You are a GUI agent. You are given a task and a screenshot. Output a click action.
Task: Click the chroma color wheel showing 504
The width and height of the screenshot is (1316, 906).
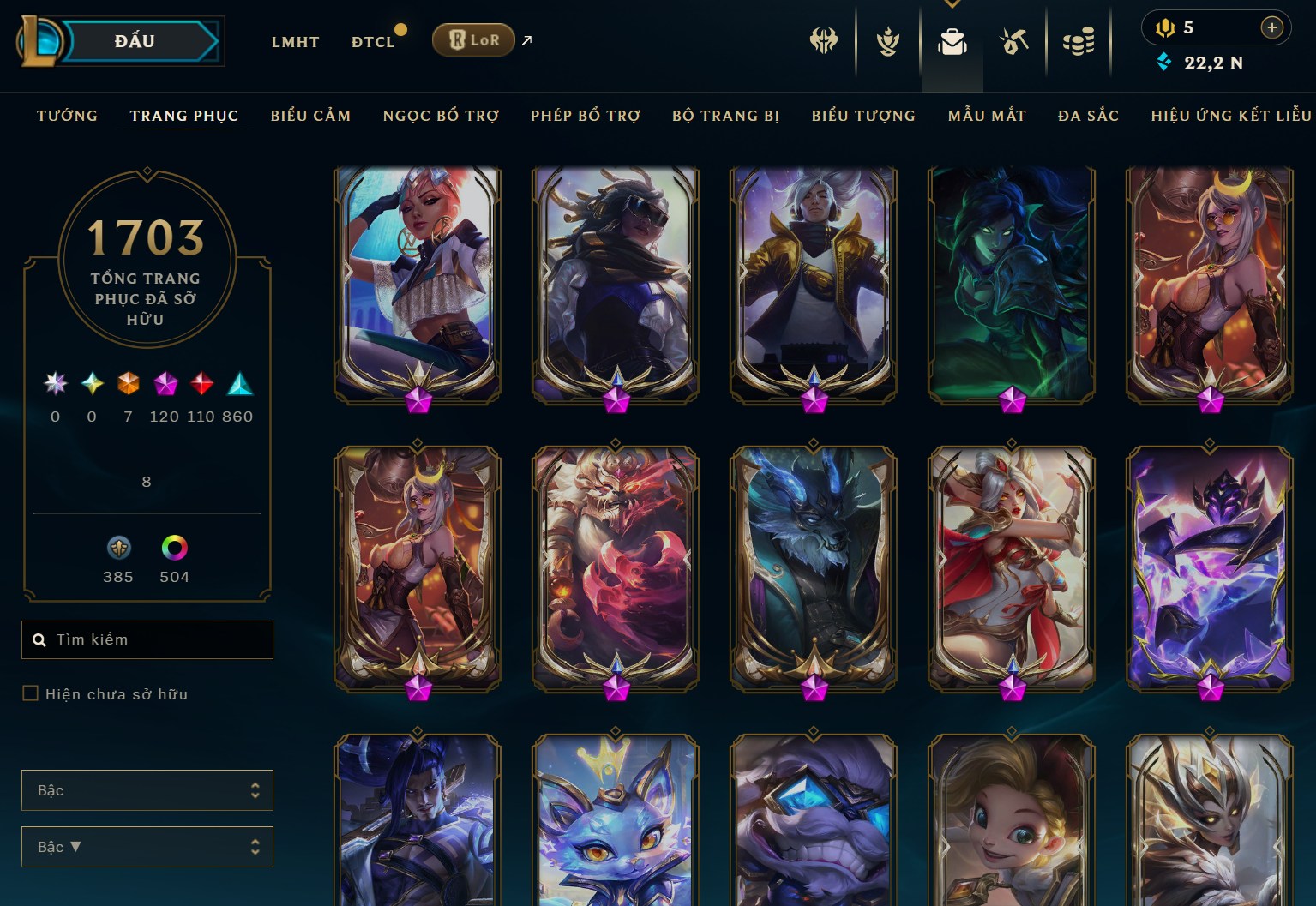[x=174, y=549]
